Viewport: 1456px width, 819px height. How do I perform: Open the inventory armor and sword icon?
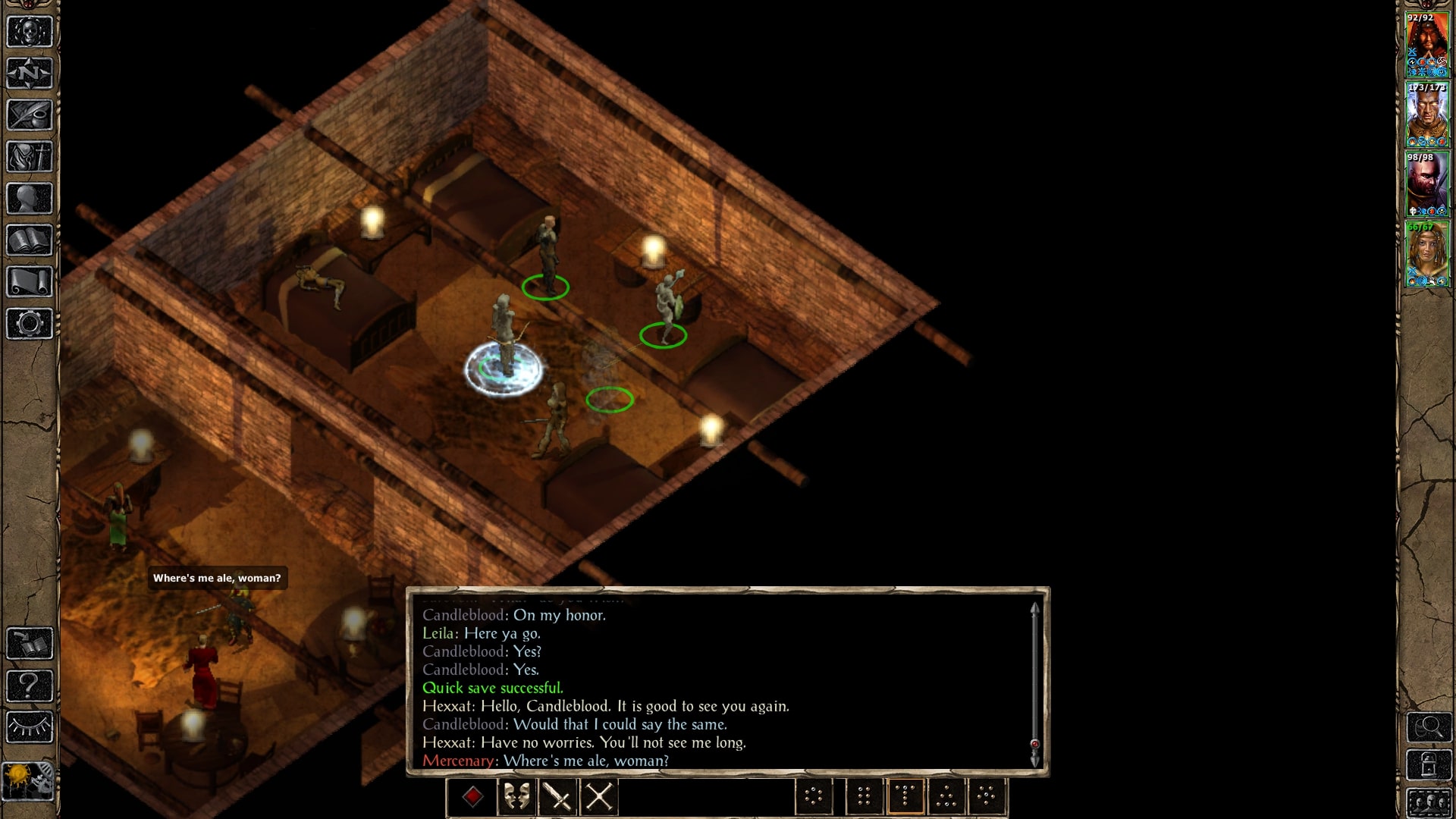(x=30, y=157)
